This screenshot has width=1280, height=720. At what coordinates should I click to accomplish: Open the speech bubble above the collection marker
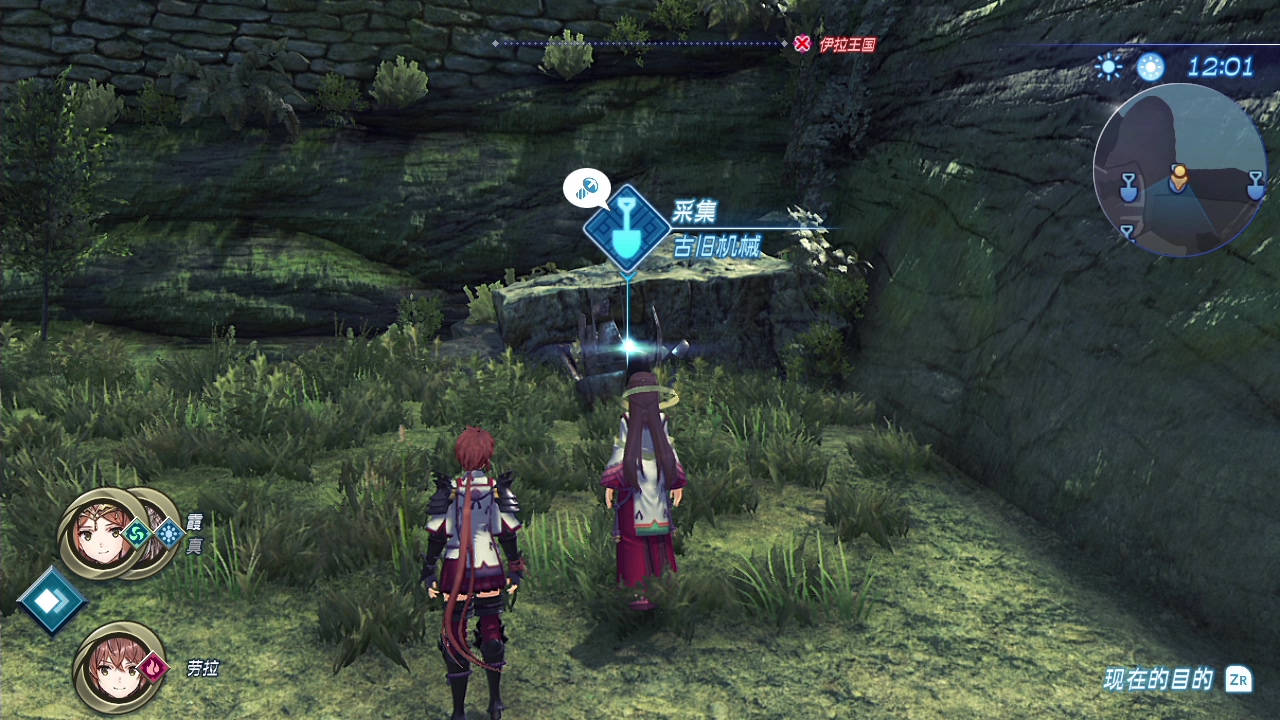coord(587,187)
